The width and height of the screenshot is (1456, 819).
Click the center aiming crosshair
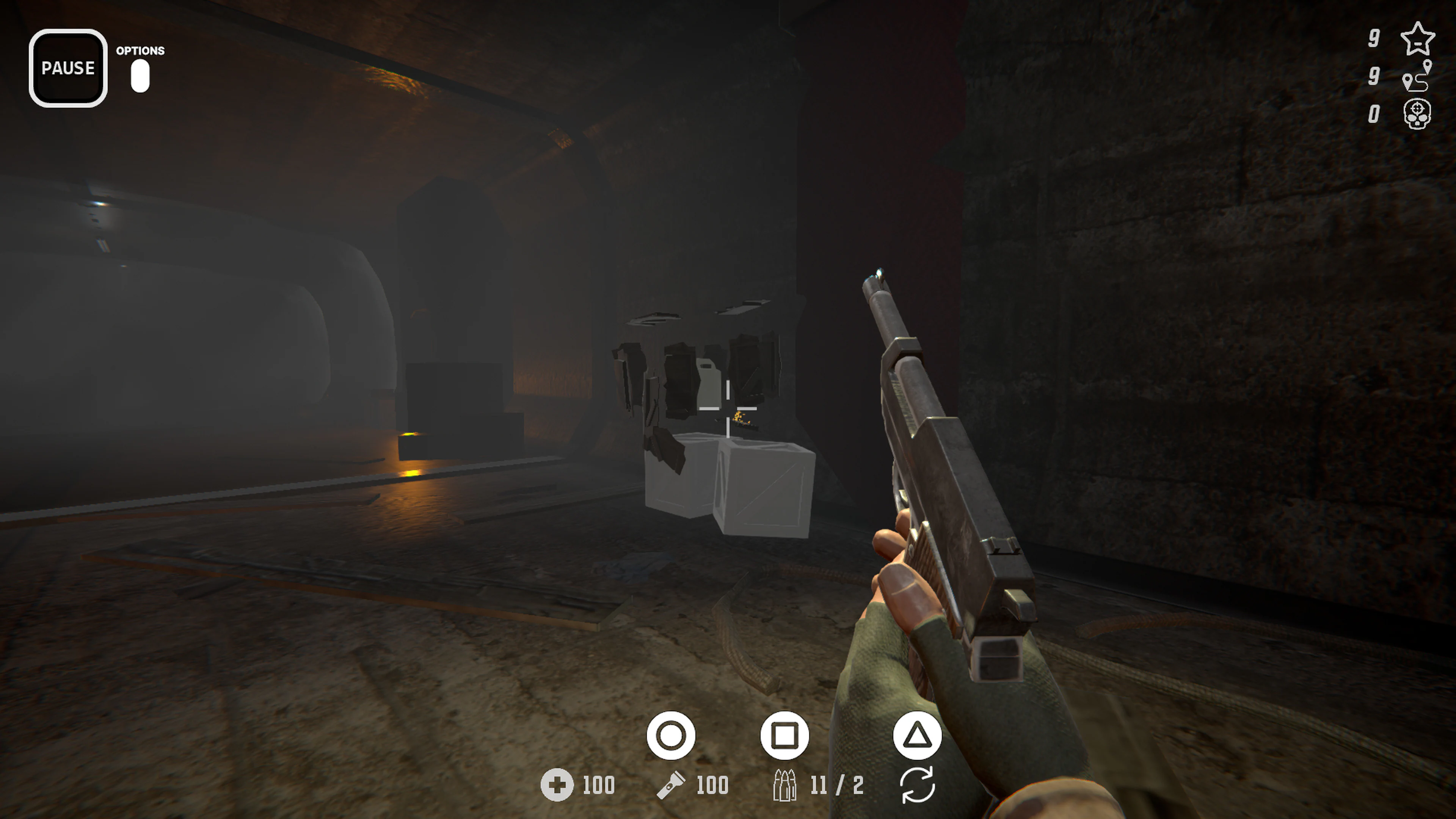(x=728, y=409)
